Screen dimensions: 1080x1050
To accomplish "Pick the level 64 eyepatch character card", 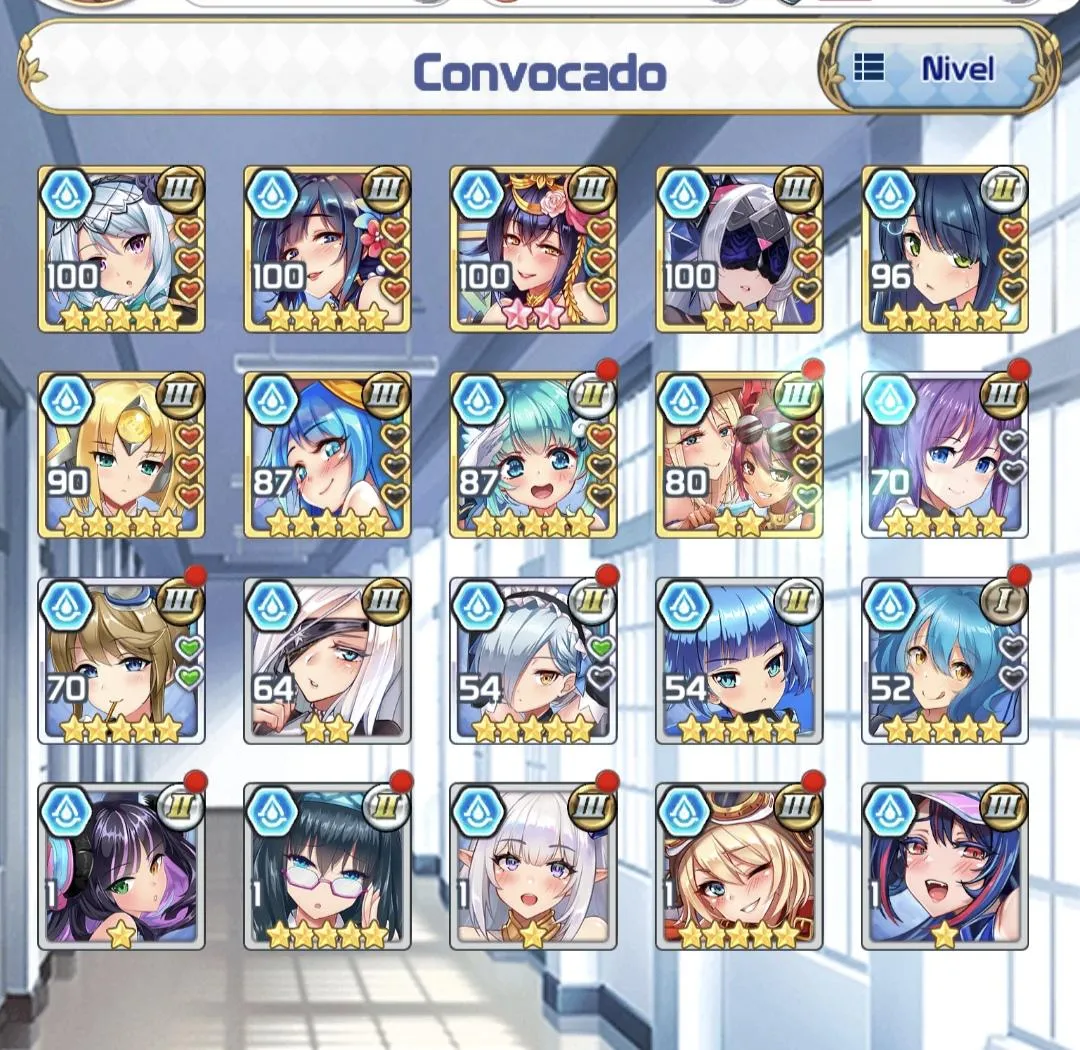I will (327, 661).
